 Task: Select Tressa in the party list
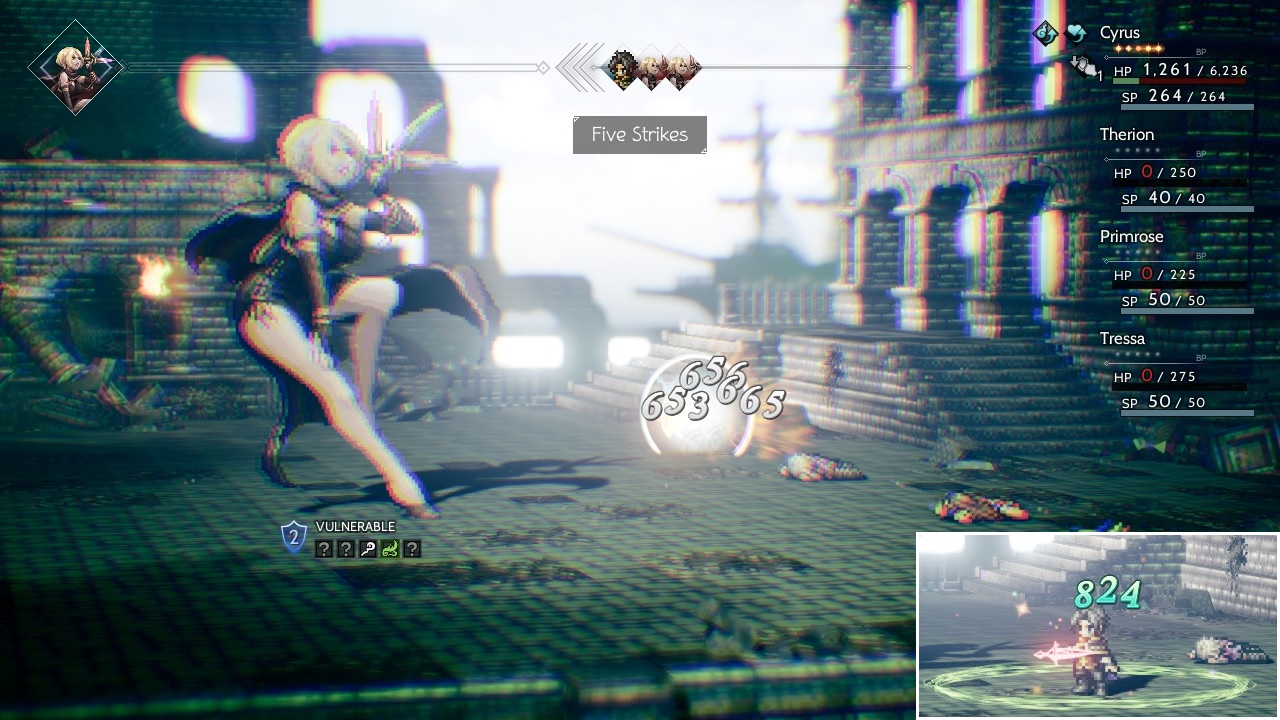click(x=1122, y=339)
